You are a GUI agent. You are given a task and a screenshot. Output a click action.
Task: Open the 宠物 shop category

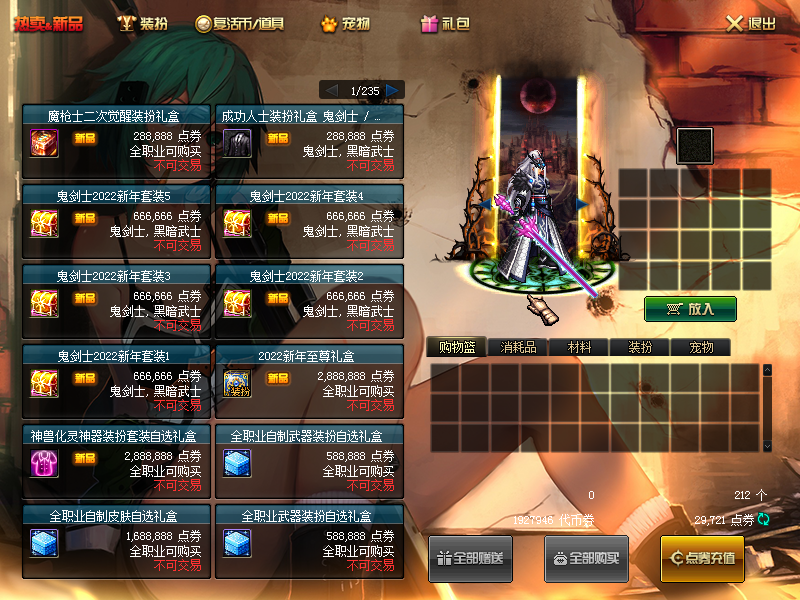[x=345, y=23]
